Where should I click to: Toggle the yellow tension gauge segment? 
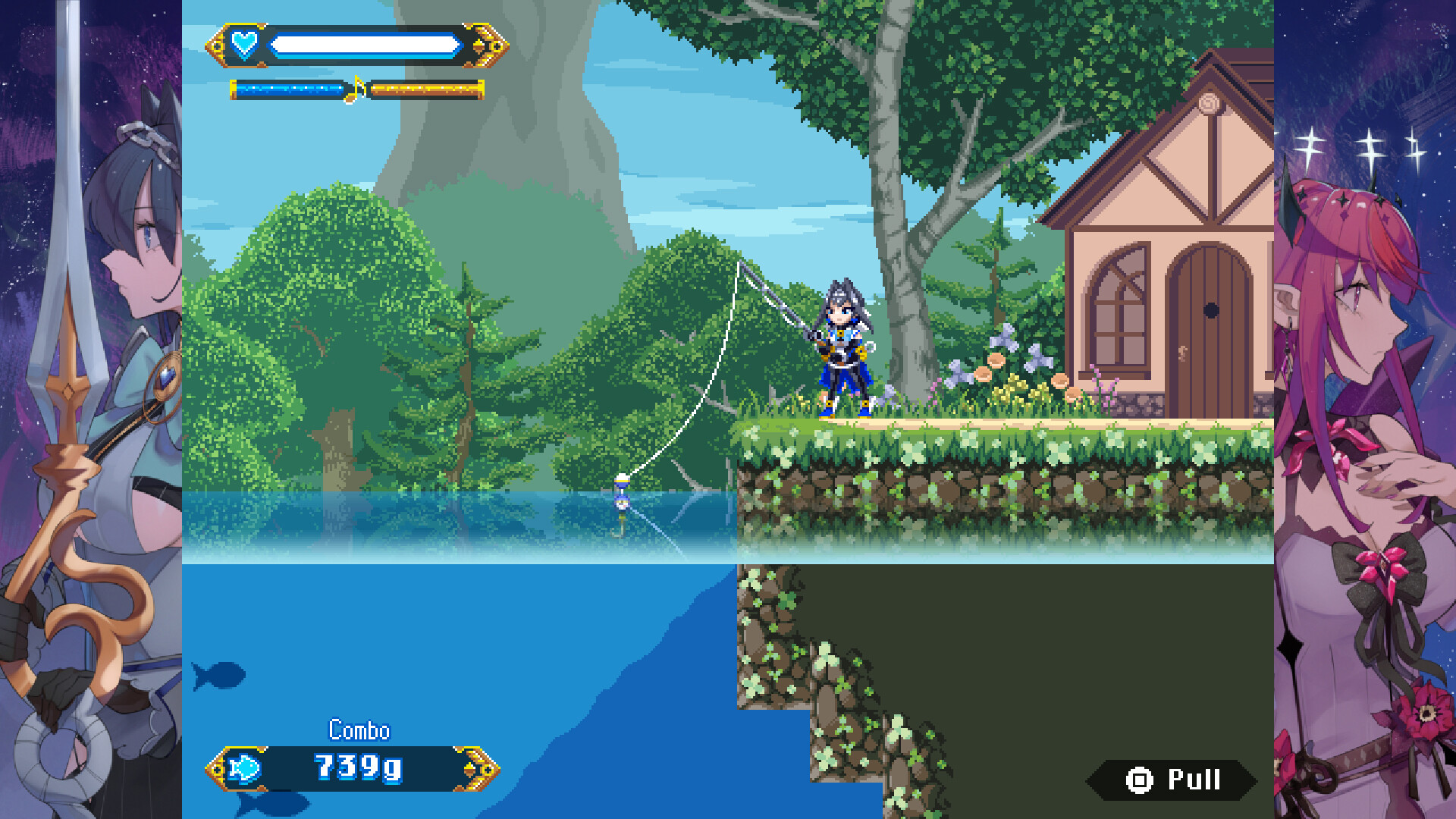[x=421, y=88]
